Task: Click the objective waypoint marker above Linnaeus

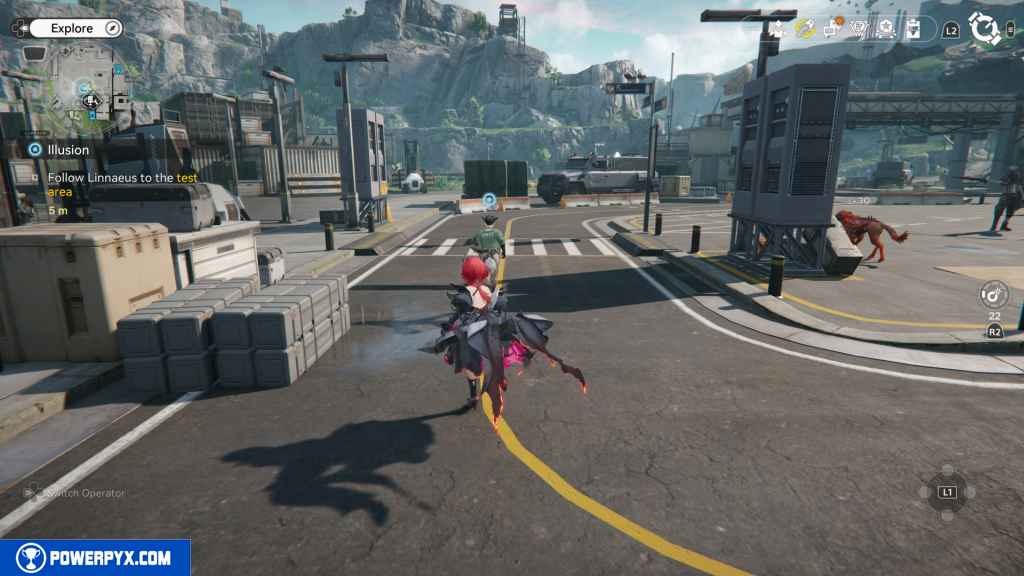Action: click(489, 200)
